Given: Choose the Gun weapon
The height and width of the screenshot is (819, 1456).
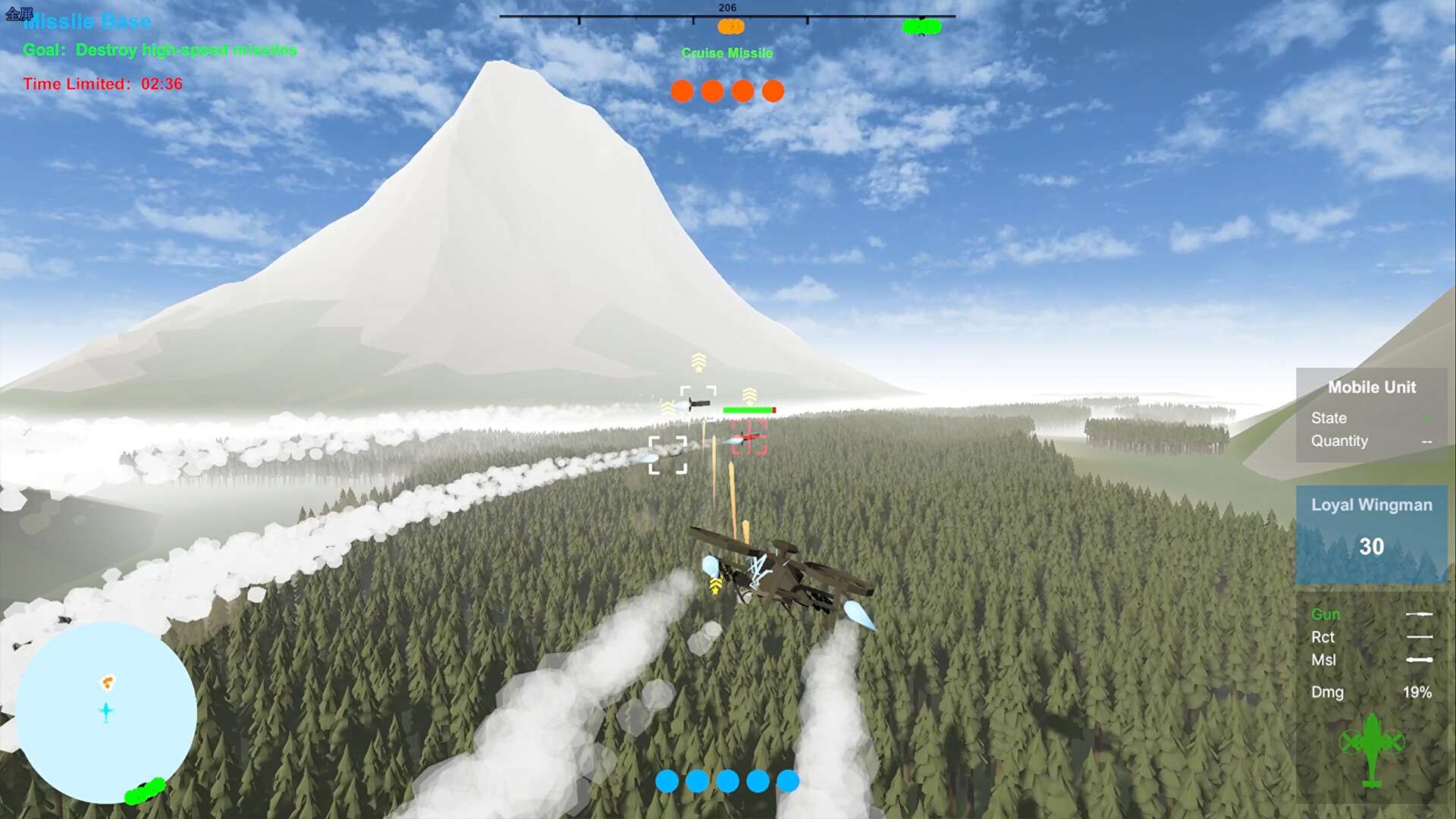Looking at the screenshot, I should pos(1326,614).
